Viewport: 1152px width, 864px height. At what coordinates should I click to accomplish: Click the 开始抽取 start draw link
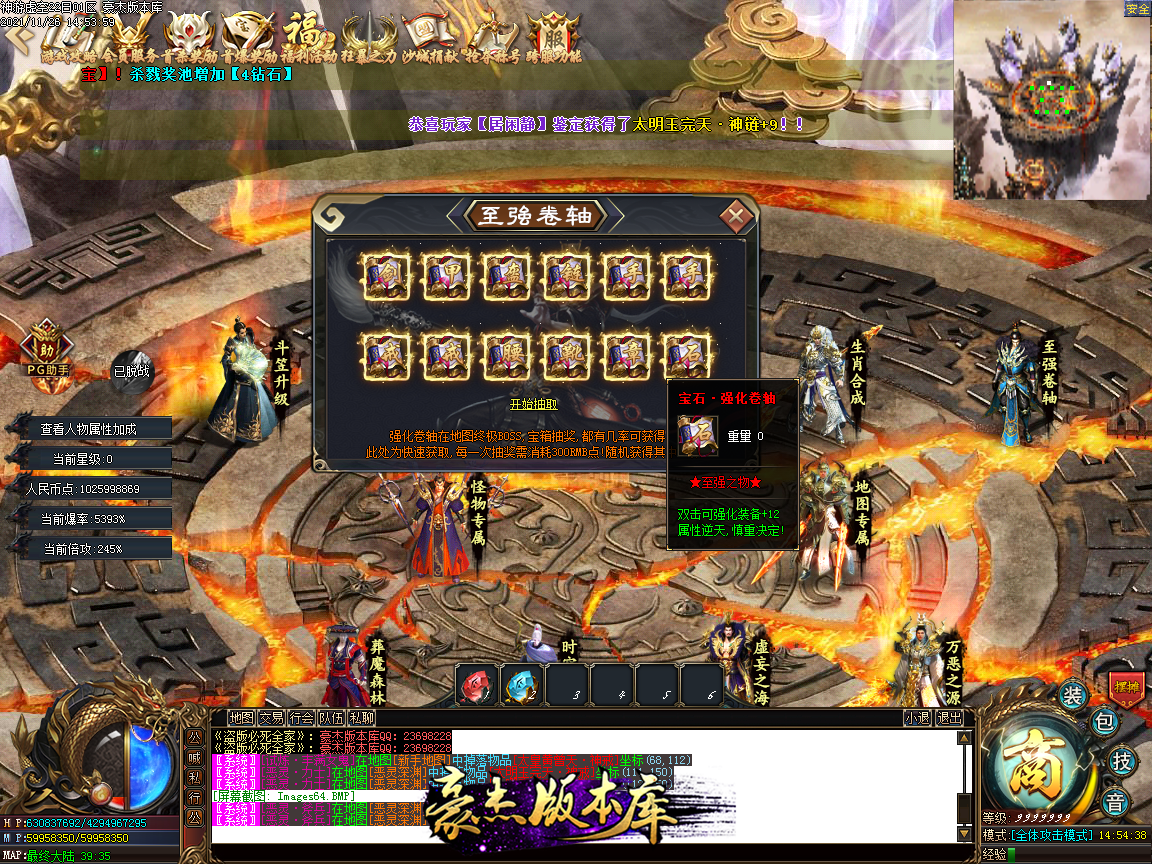[534, 404]
